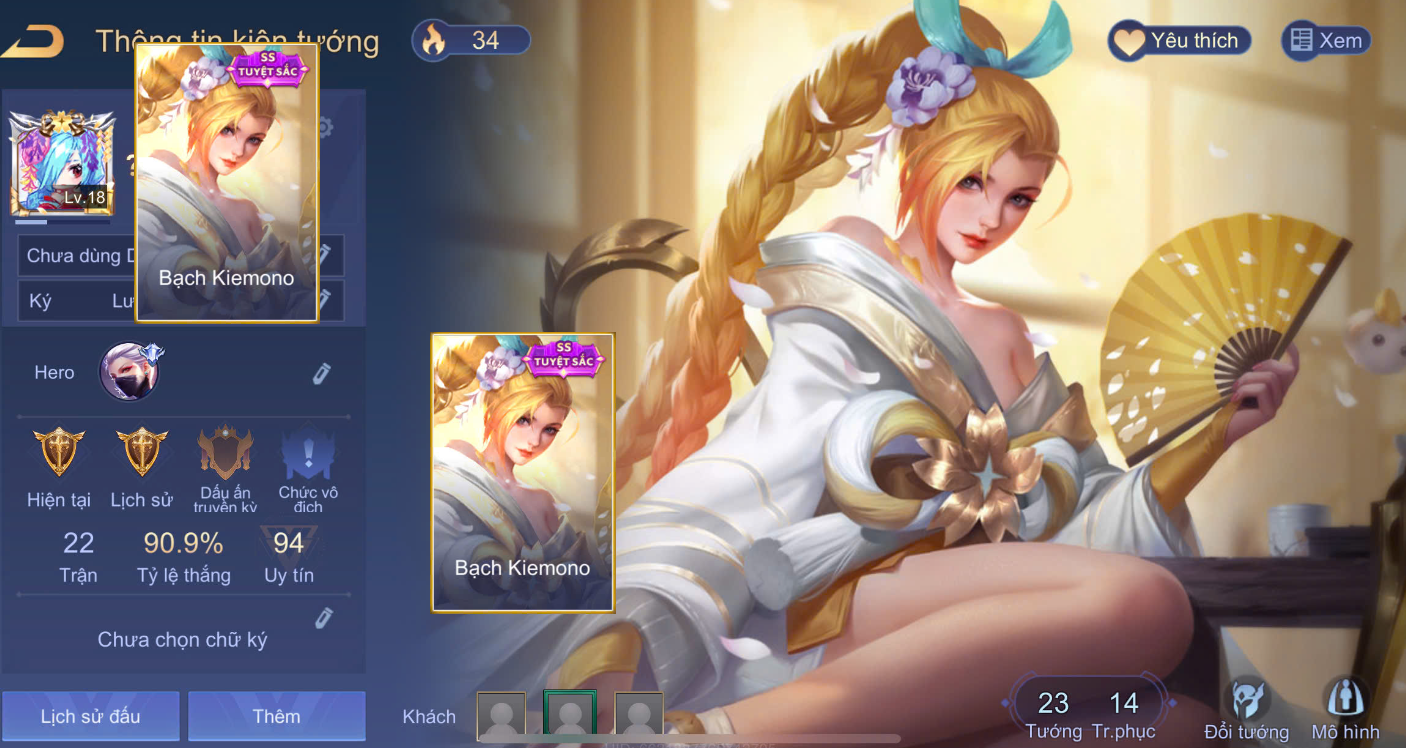The height and width of the screenshot is (748, 1406).
Task: Change hero with Đổi tướng
Action: tap(1246, 708)
